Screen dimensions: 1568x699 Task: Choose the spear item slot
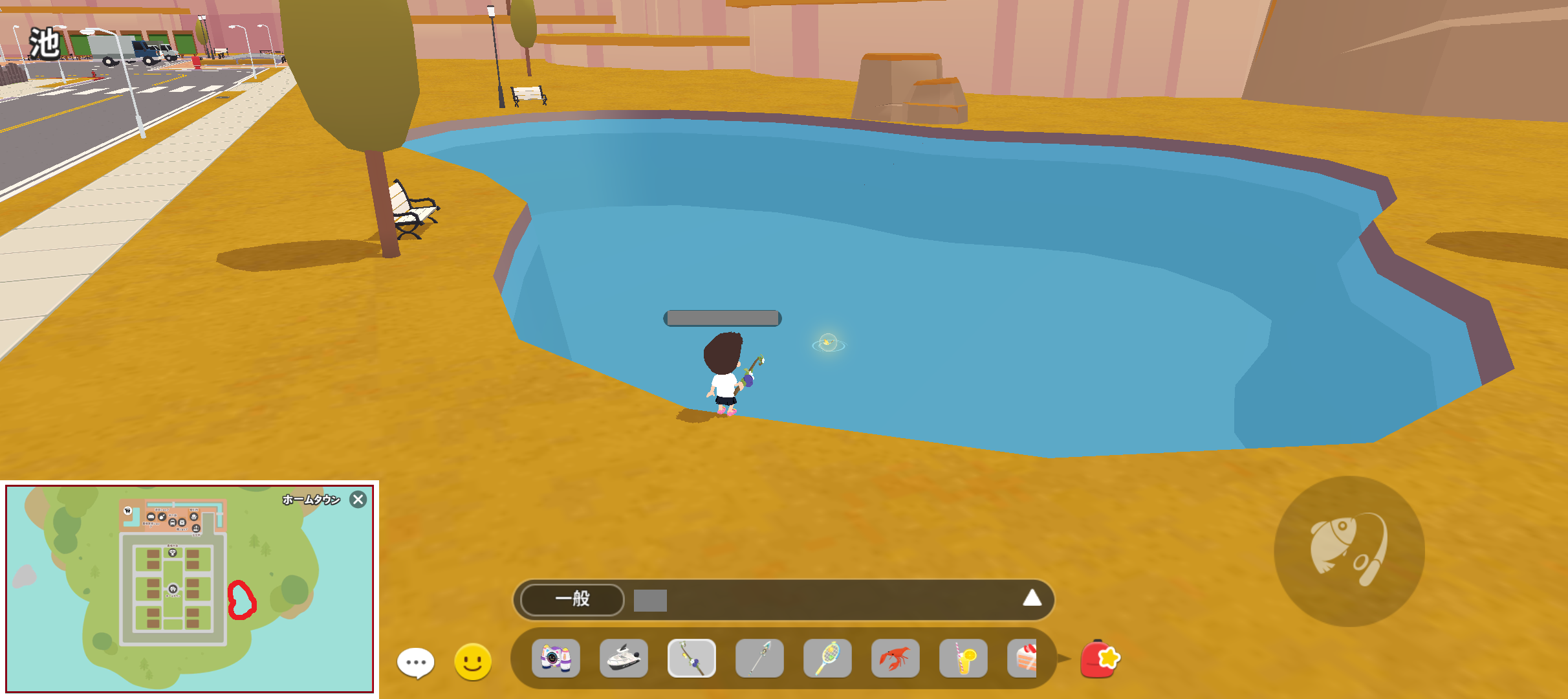pyautogui.click(x=759, y=658)
